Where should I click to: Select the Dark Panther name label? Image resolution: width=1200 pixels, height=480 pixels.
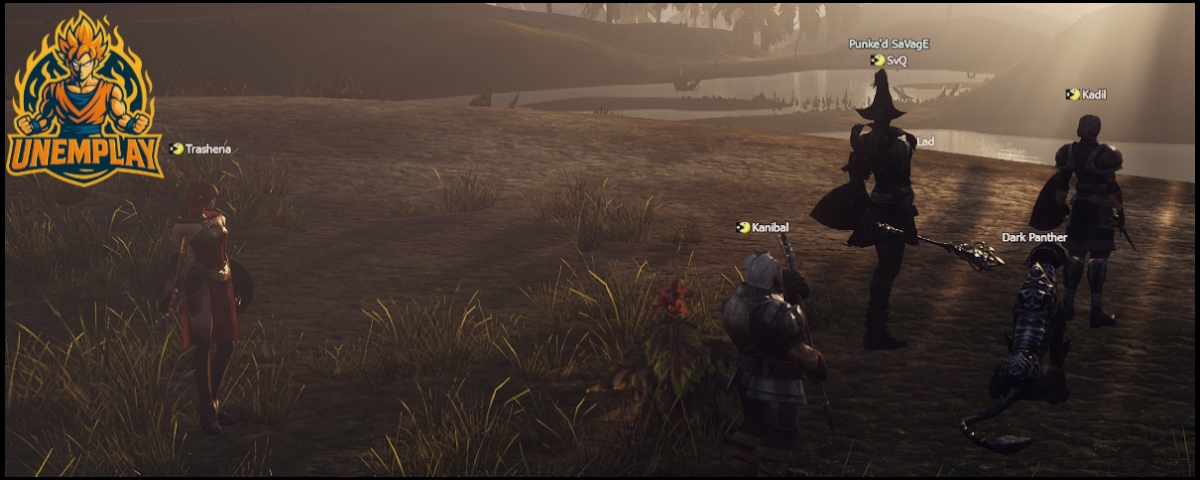(1034, 238)
